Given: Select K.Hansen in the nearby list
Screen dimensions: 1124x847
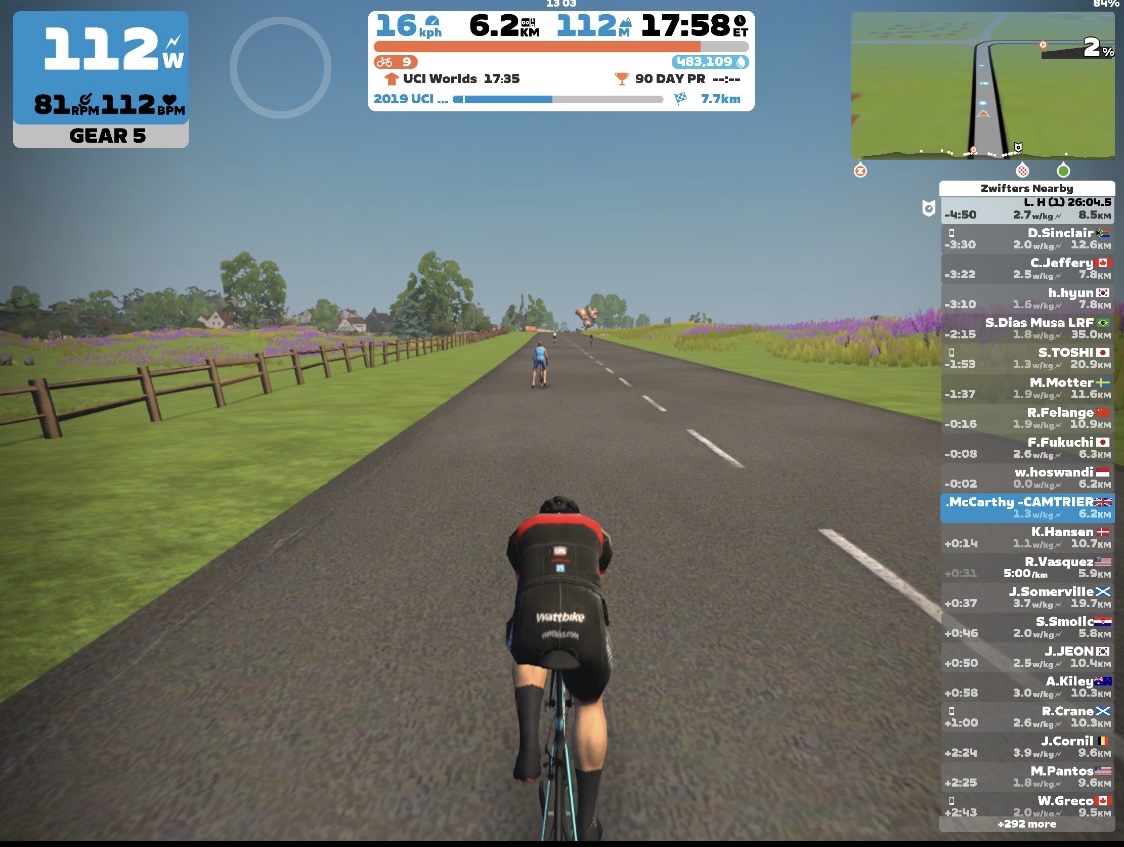Looking at the screenshot, I should coord(1027,538).
